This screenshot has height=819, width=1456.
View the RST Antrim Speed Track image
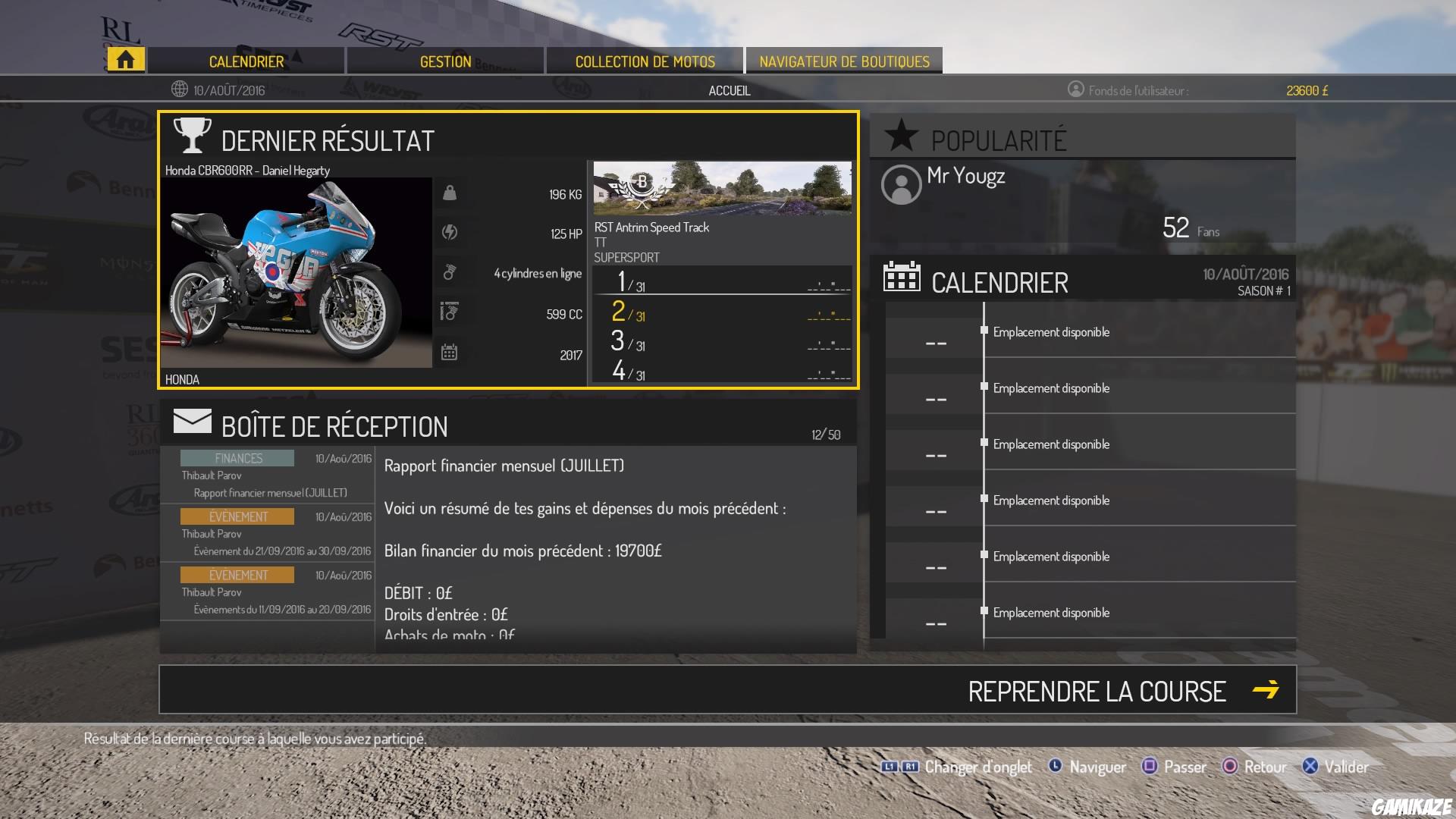[x=722, y=188]
